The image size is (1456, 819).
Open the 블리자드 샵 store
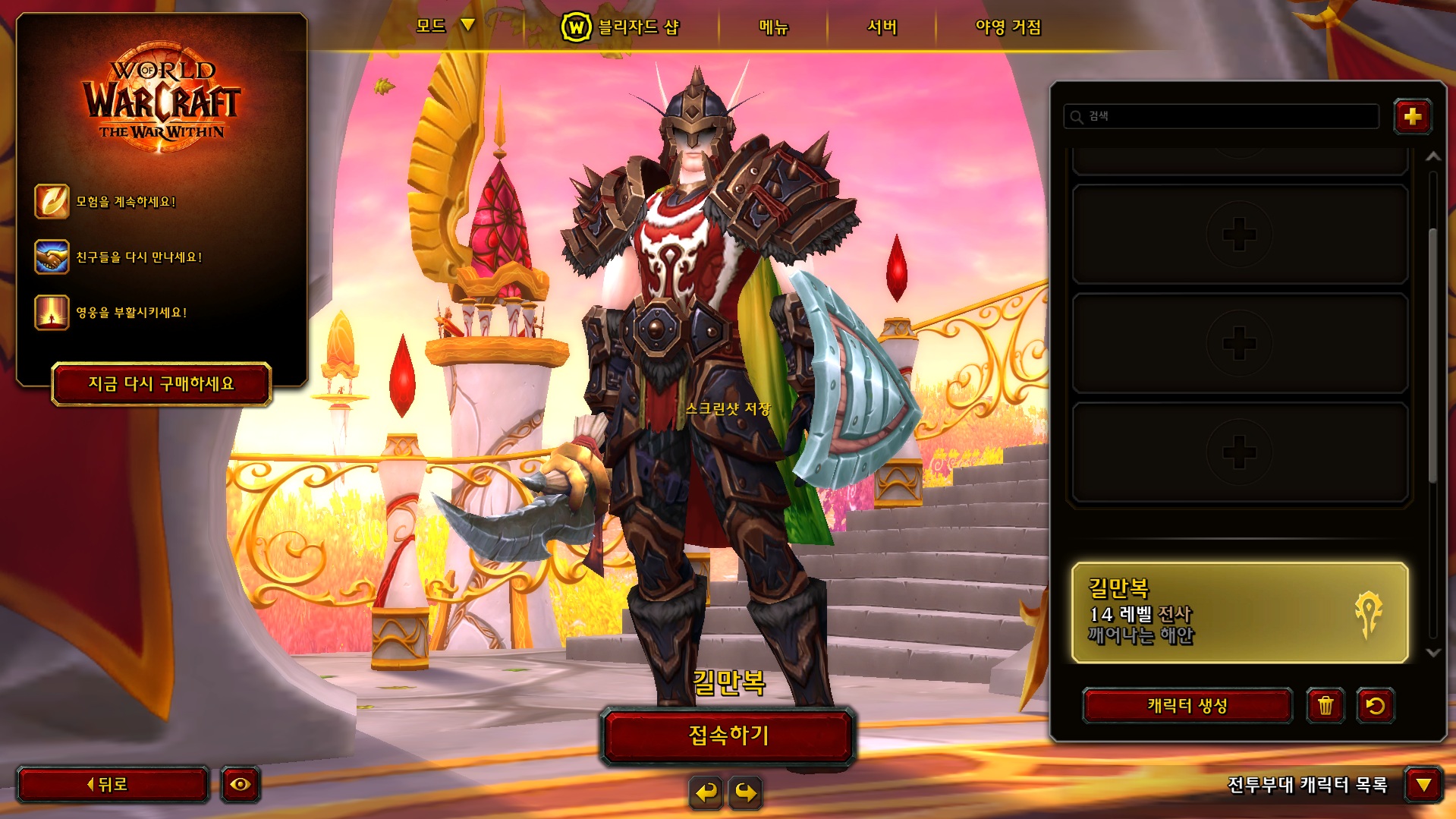621,27
